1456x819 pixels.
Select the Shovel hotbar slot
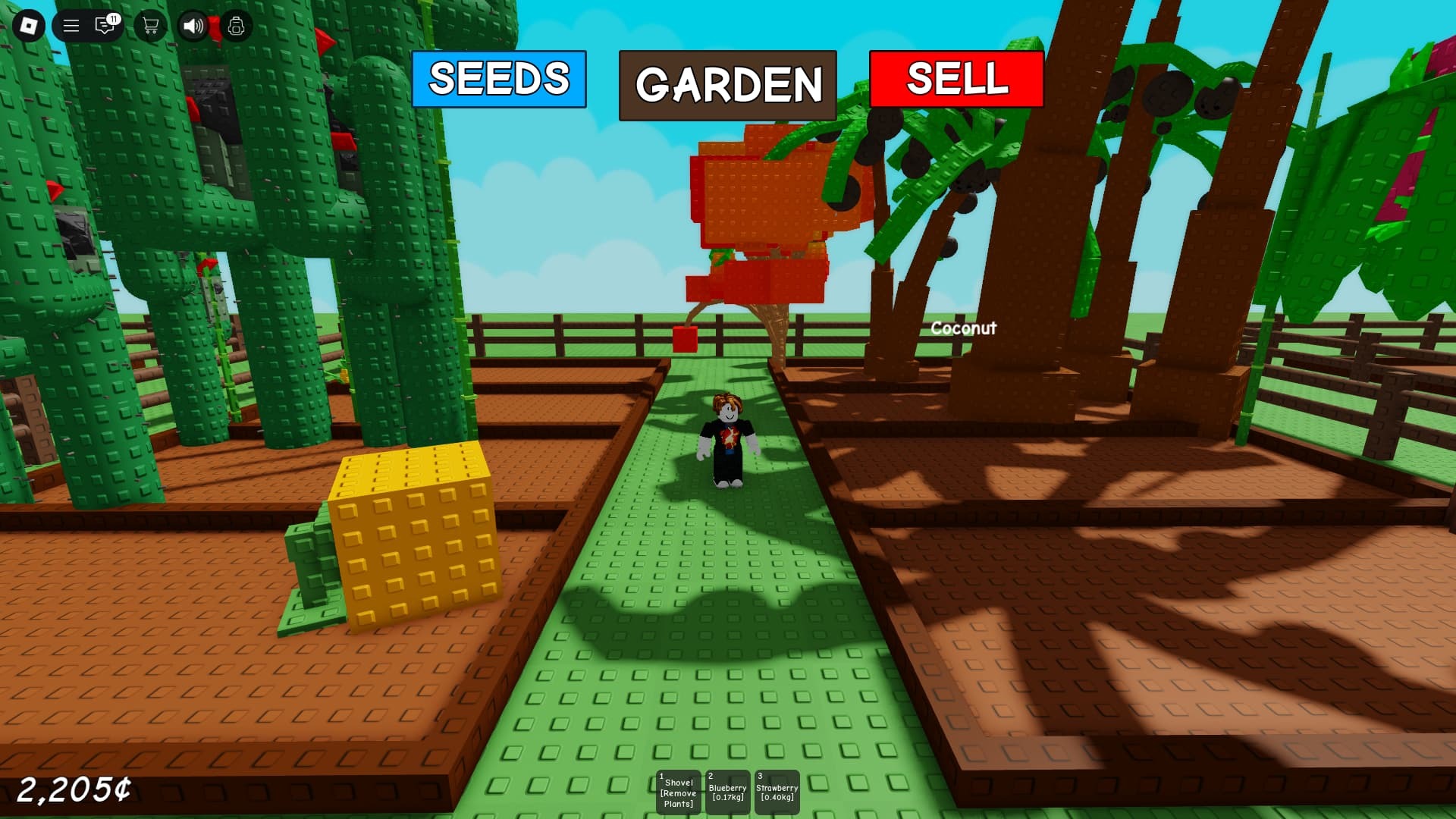pyautogui.click(x=678, y=792)
